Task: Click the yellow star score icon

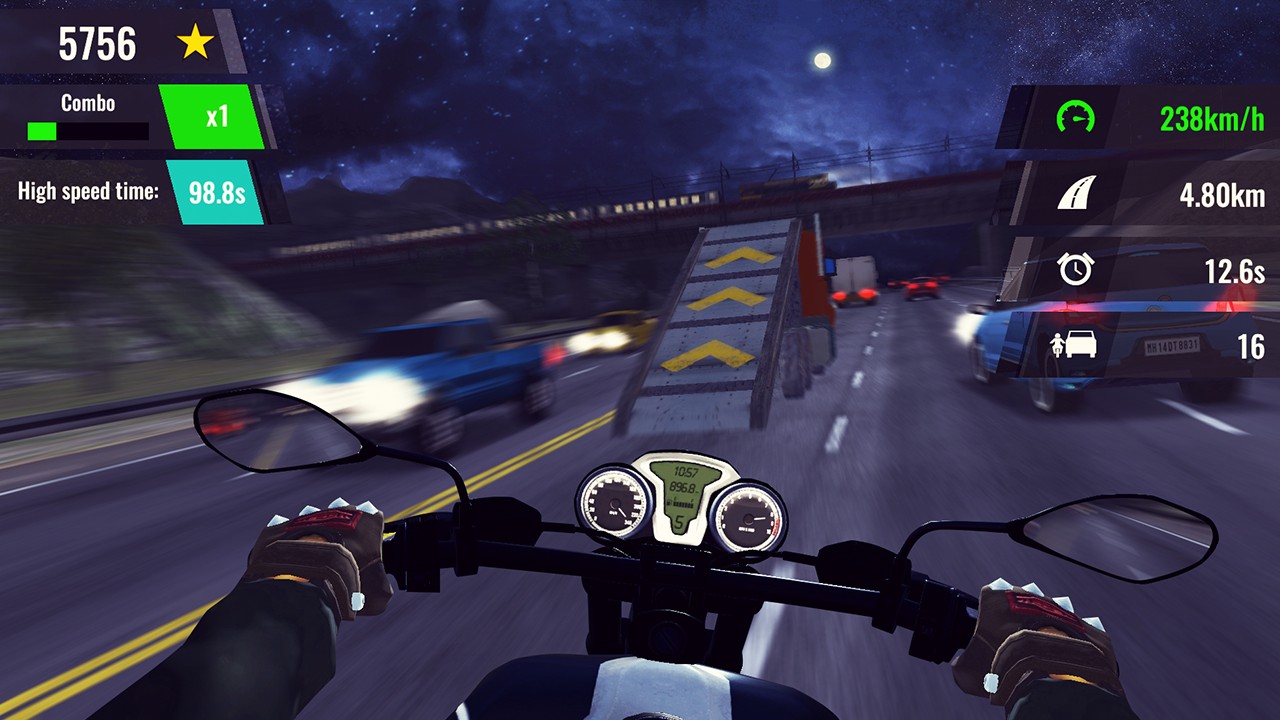Action: click(197, 43)
